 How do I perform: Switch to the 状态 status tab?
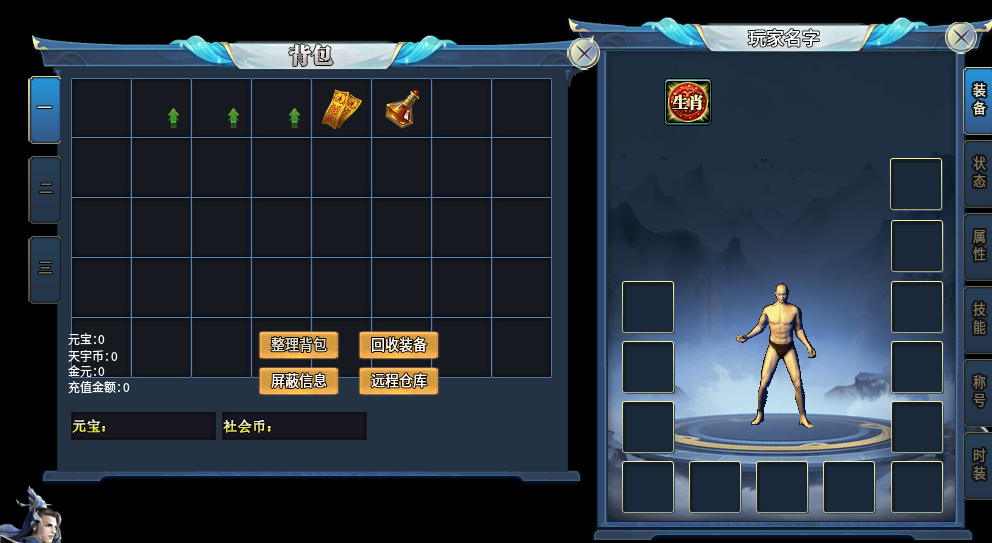pos(978,173)
